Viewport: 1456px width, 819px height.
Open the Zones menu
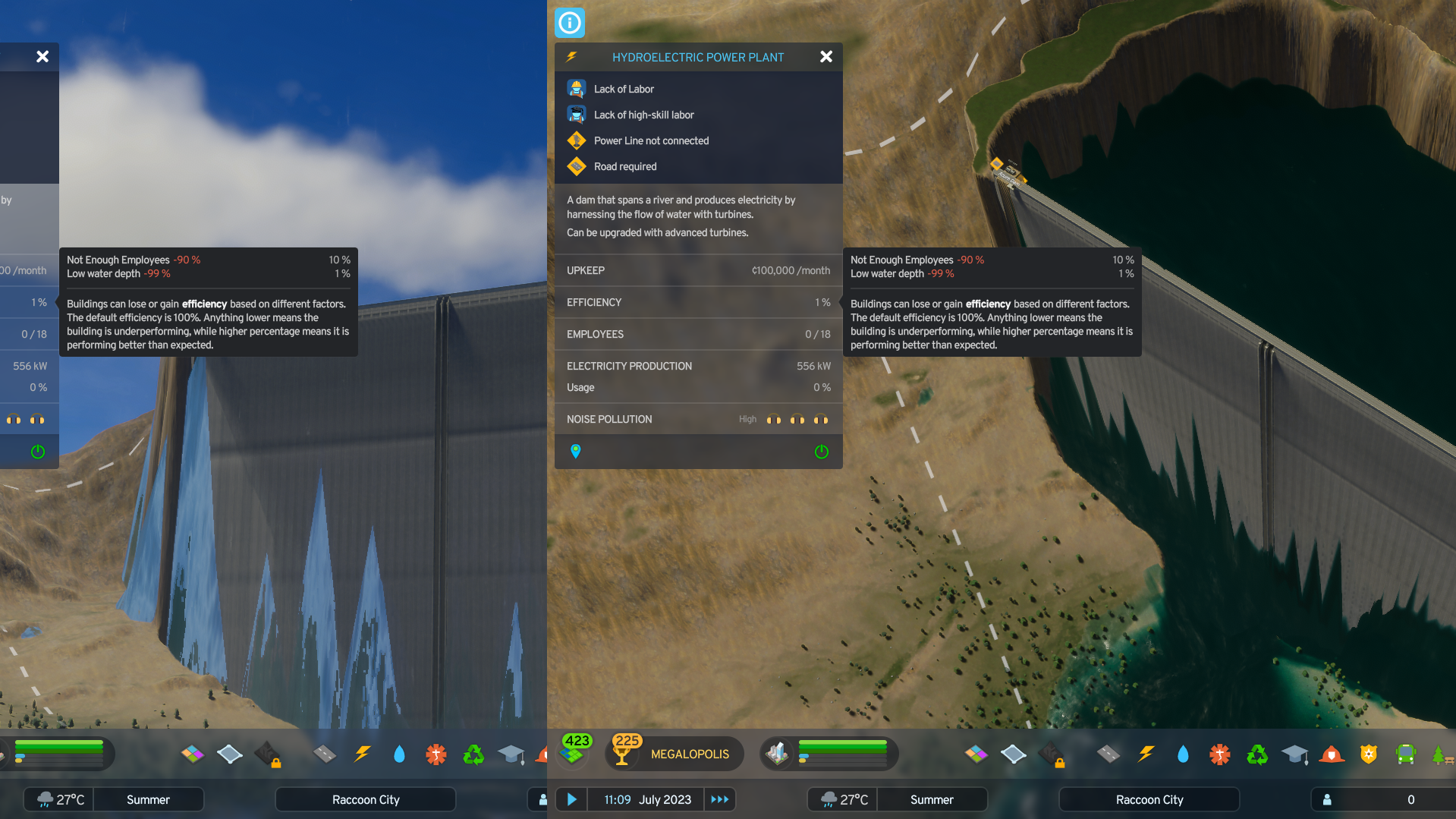976,754
